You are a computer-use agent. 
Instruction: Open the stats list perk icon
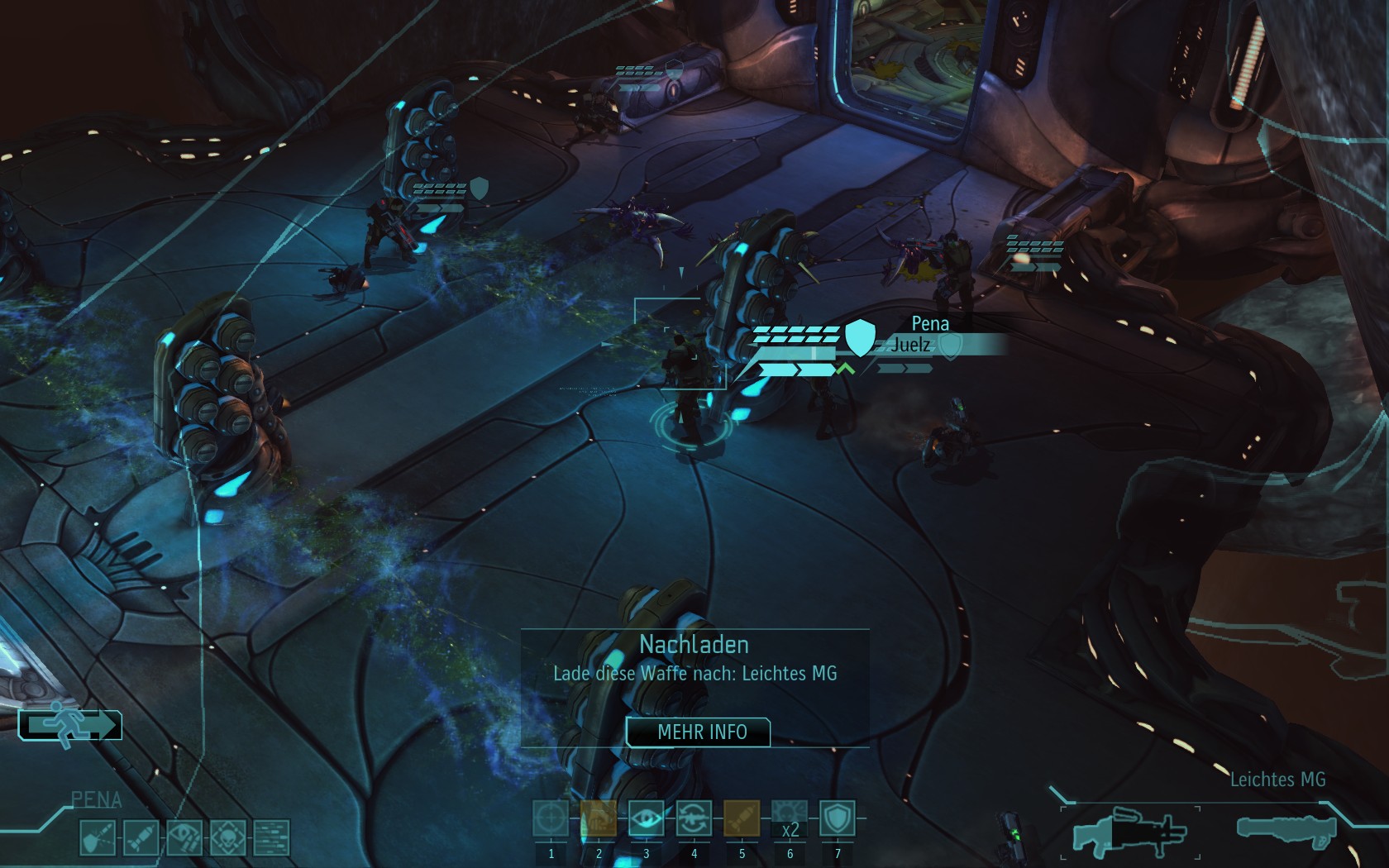tap(271, 837)
